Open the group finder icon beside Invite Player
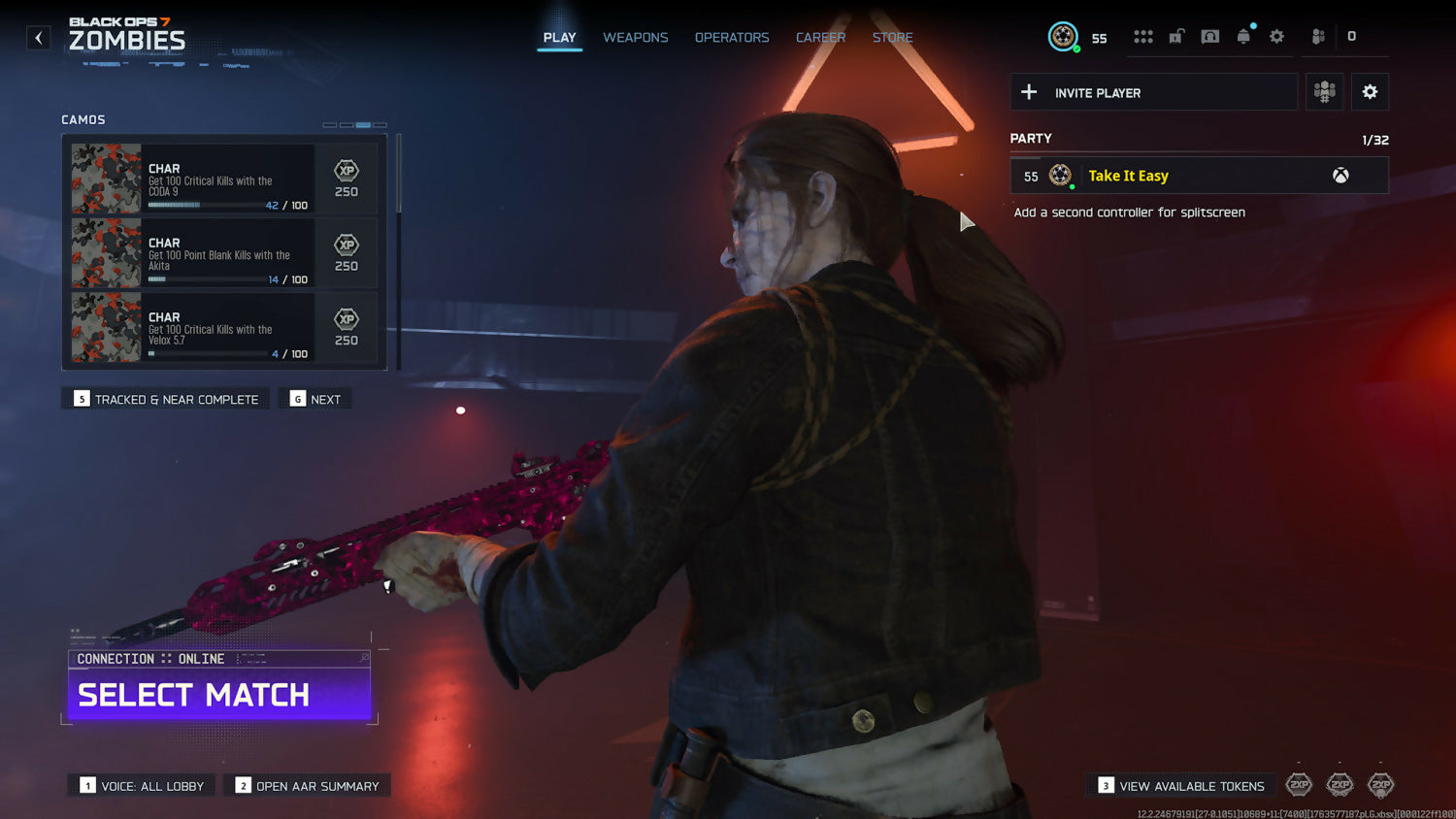 click(x=1324, y=92)
